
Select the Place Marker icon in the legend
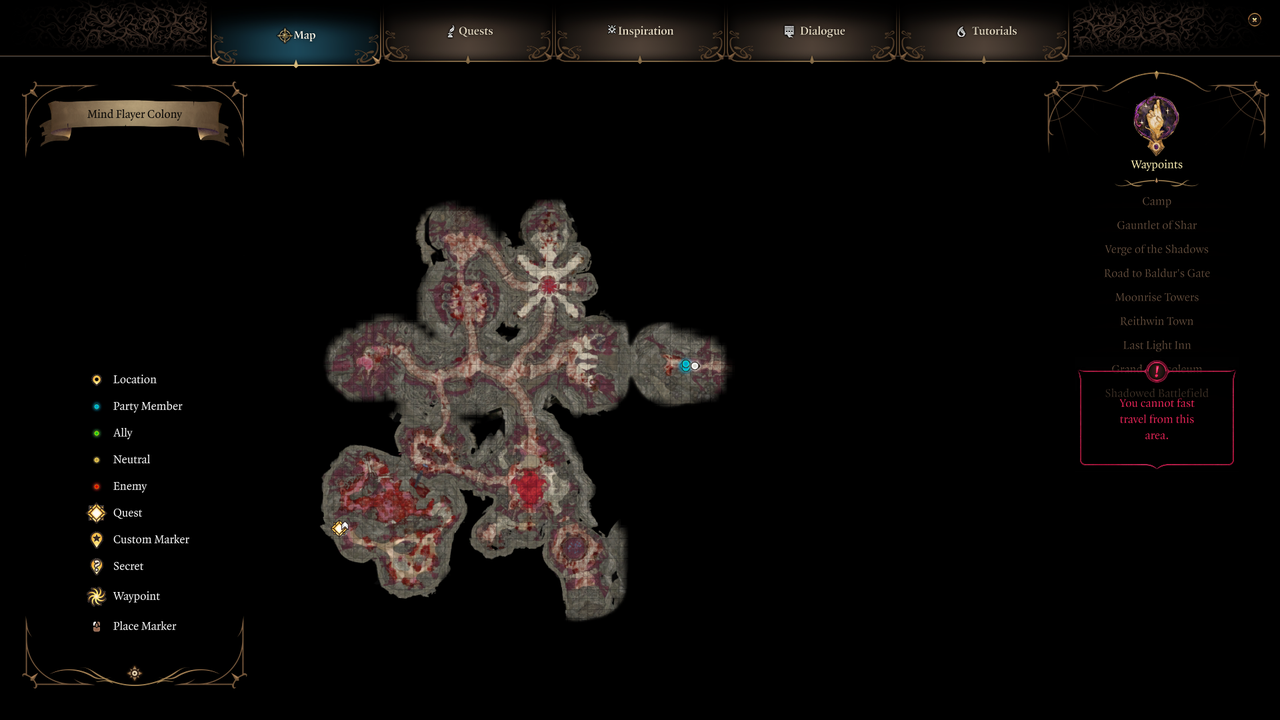point(96,625)
